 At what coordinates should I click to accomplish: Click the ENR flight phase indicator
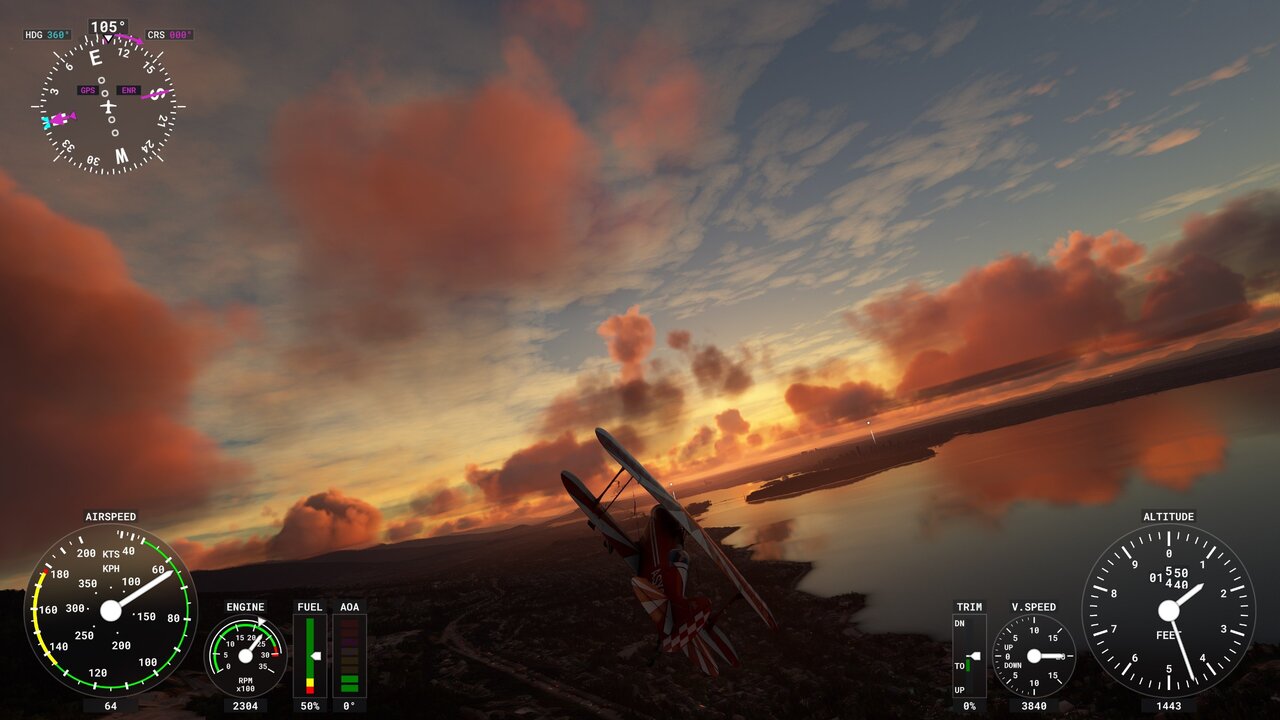(x=129, y=90)
